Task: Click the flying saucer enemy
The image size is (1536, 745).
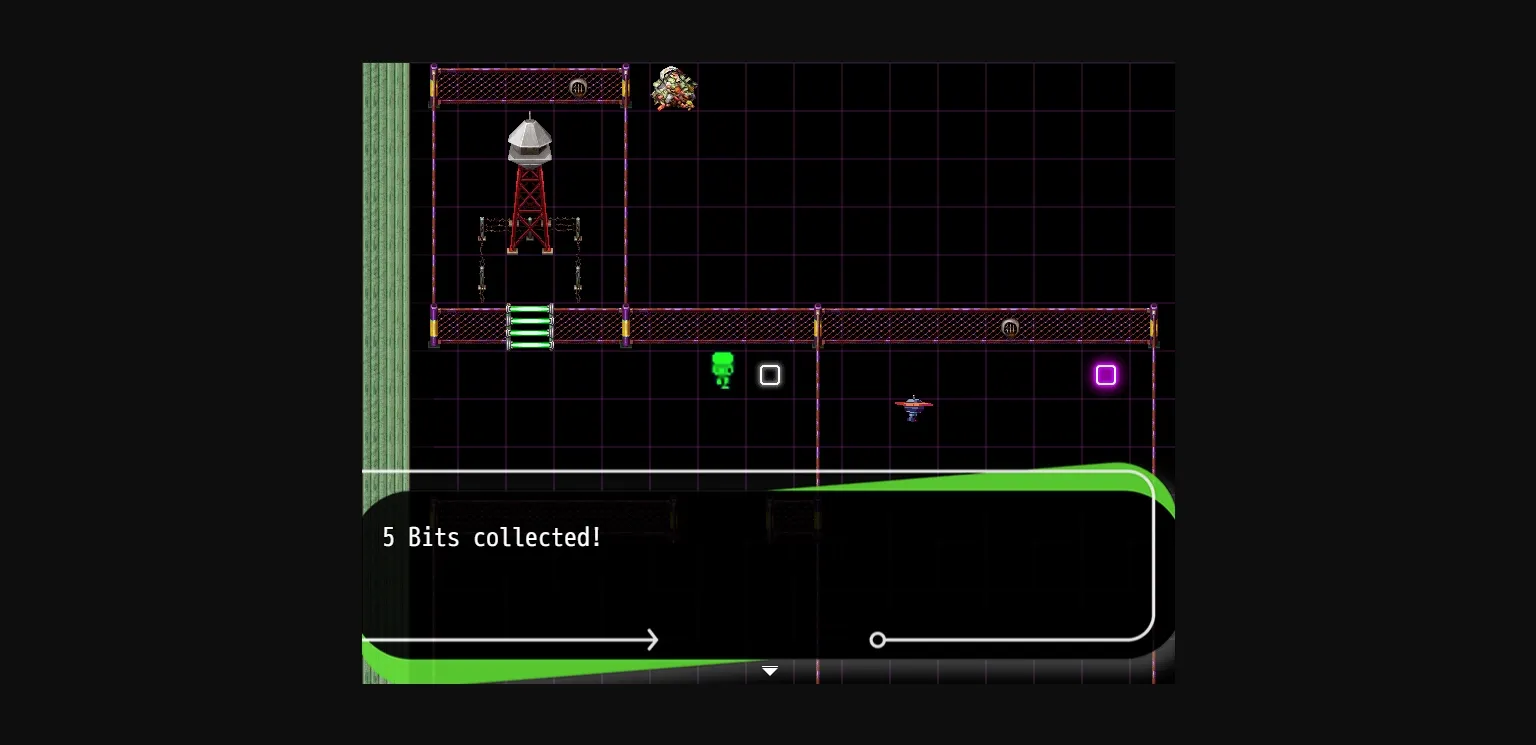Action: [913, 406]
